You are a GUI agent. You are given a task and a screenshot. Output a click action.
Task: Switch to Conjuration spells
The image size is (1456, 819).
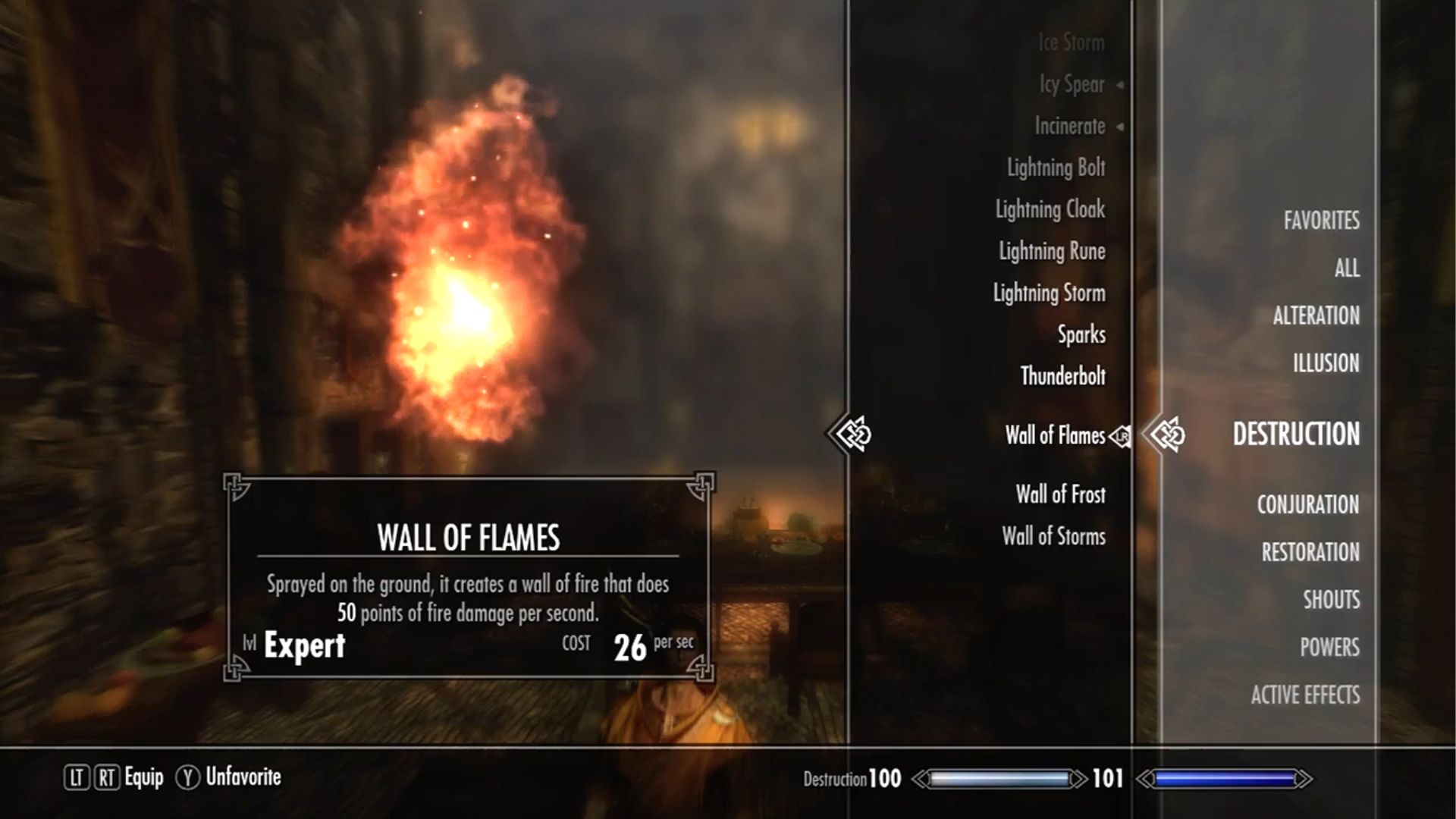coord(1307,504)
